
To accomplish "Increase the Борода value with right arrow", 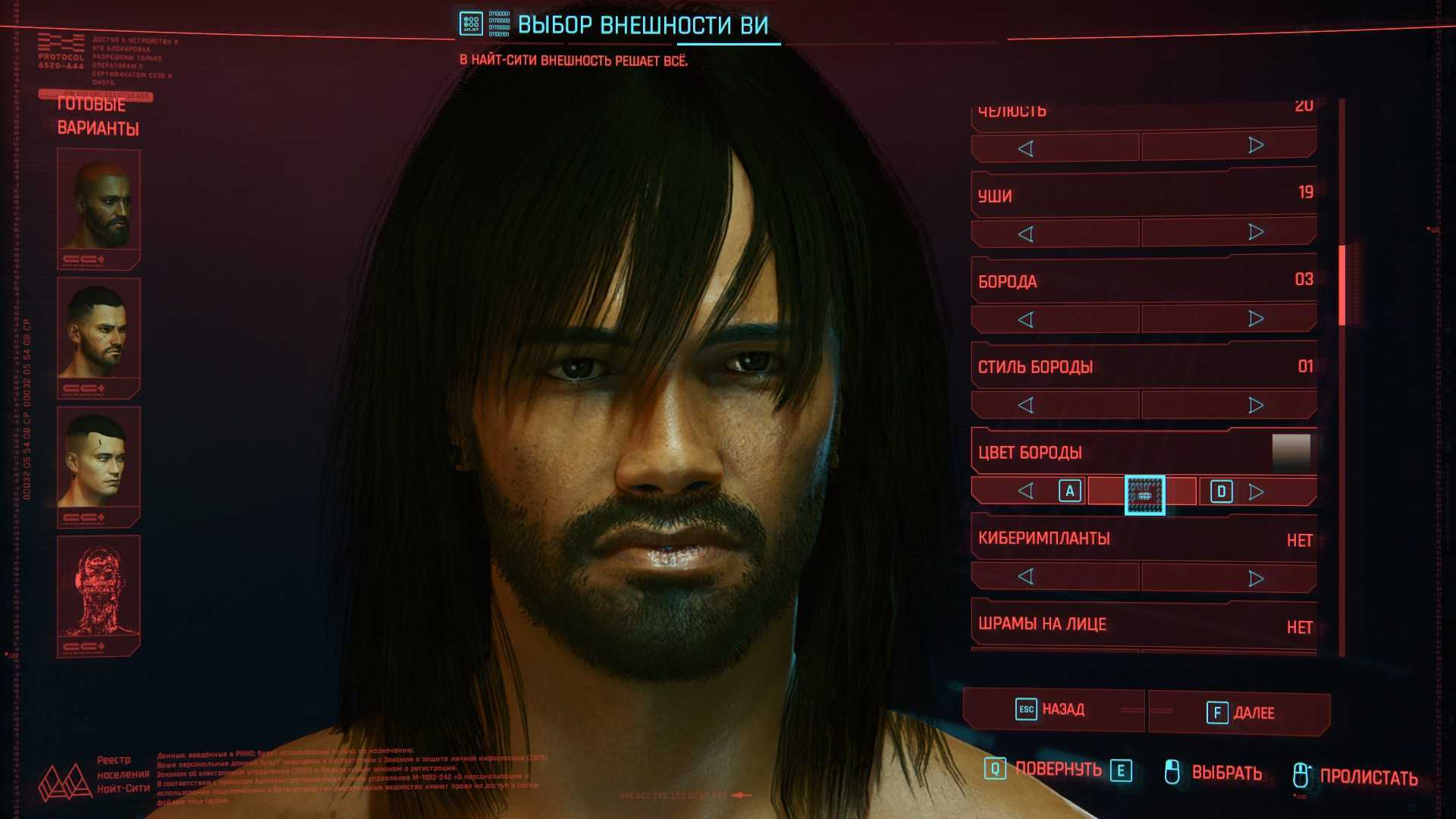I will 1256,318.
